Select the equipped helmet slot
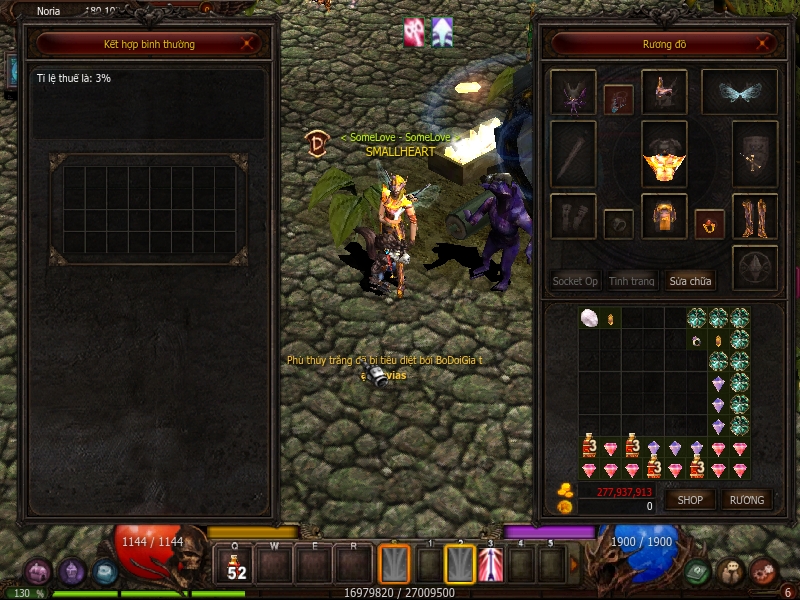The image size is (800, 600). pos(663,92)
